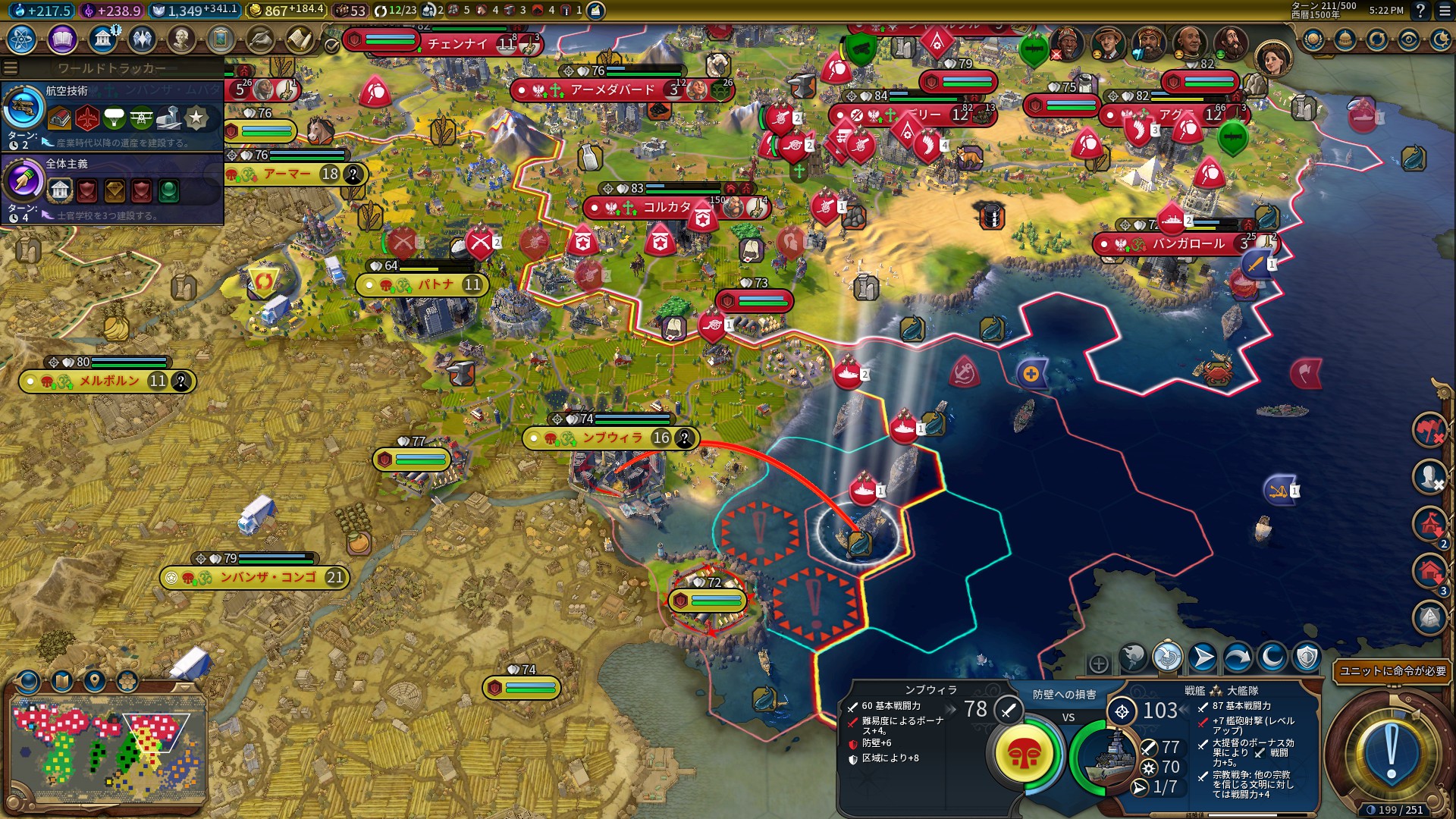Open the great works painting icon

221,39
